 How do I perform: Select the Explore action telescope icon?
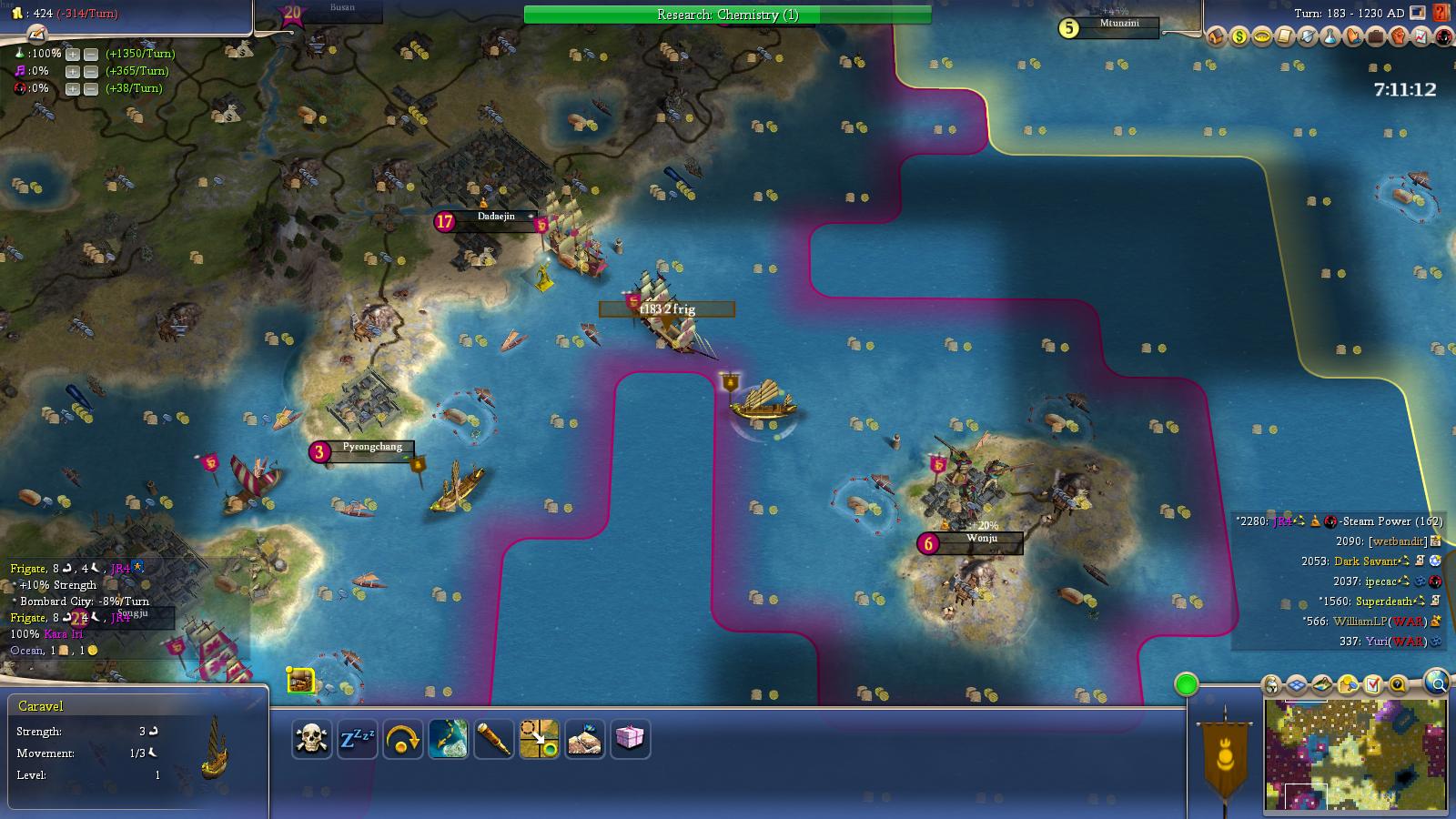click(494, 740)
